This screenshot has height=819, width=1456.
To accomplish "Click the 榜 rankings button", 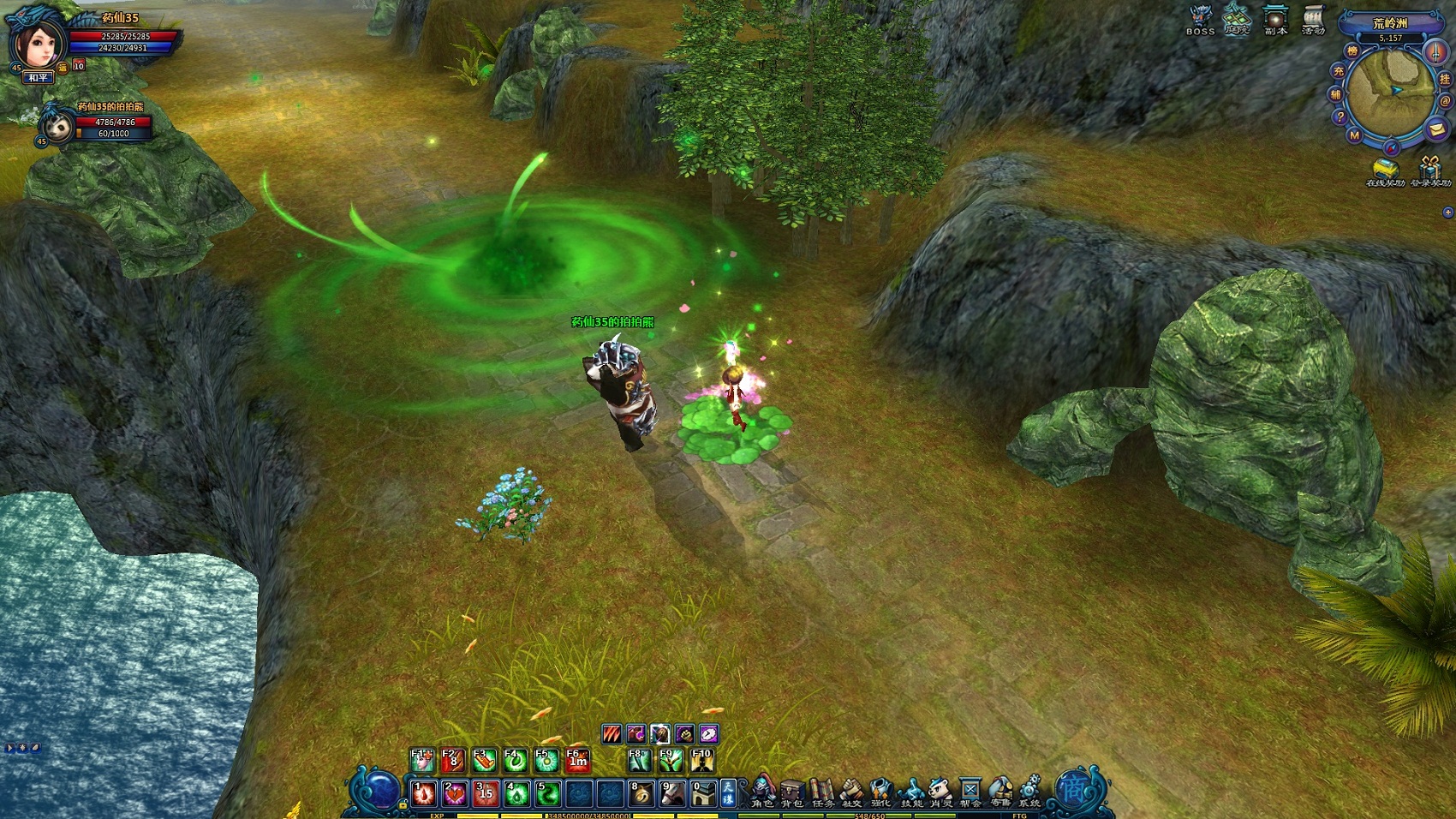I will pos(1352,51).
